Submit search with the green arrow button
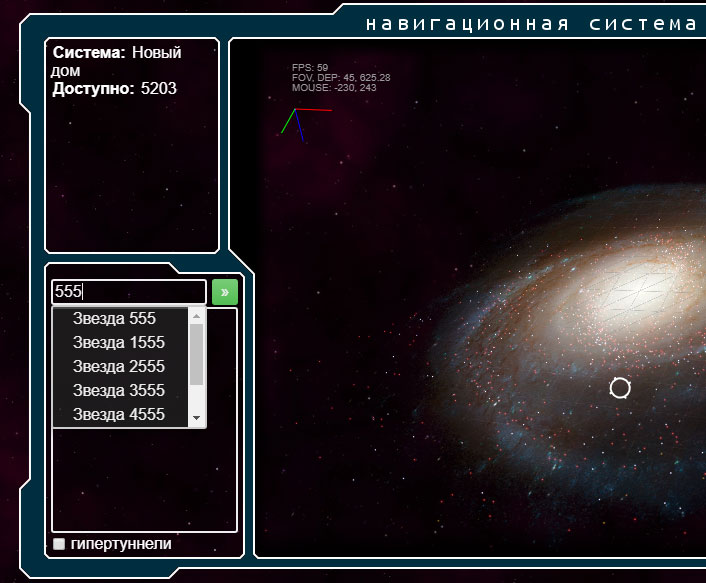 (x=225, y=292)
